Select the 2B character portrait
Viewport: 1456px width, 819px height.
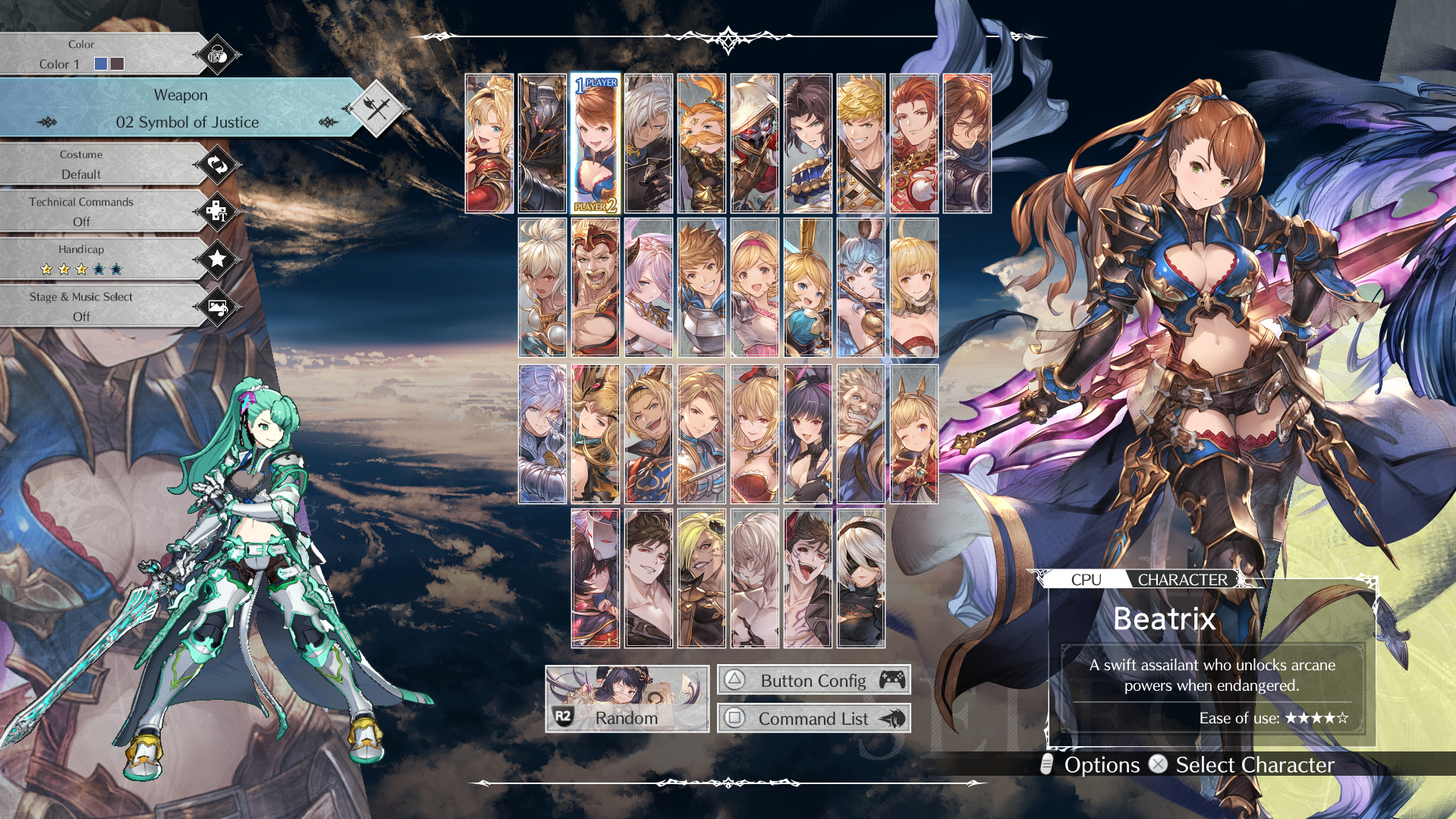coord(862,578)
